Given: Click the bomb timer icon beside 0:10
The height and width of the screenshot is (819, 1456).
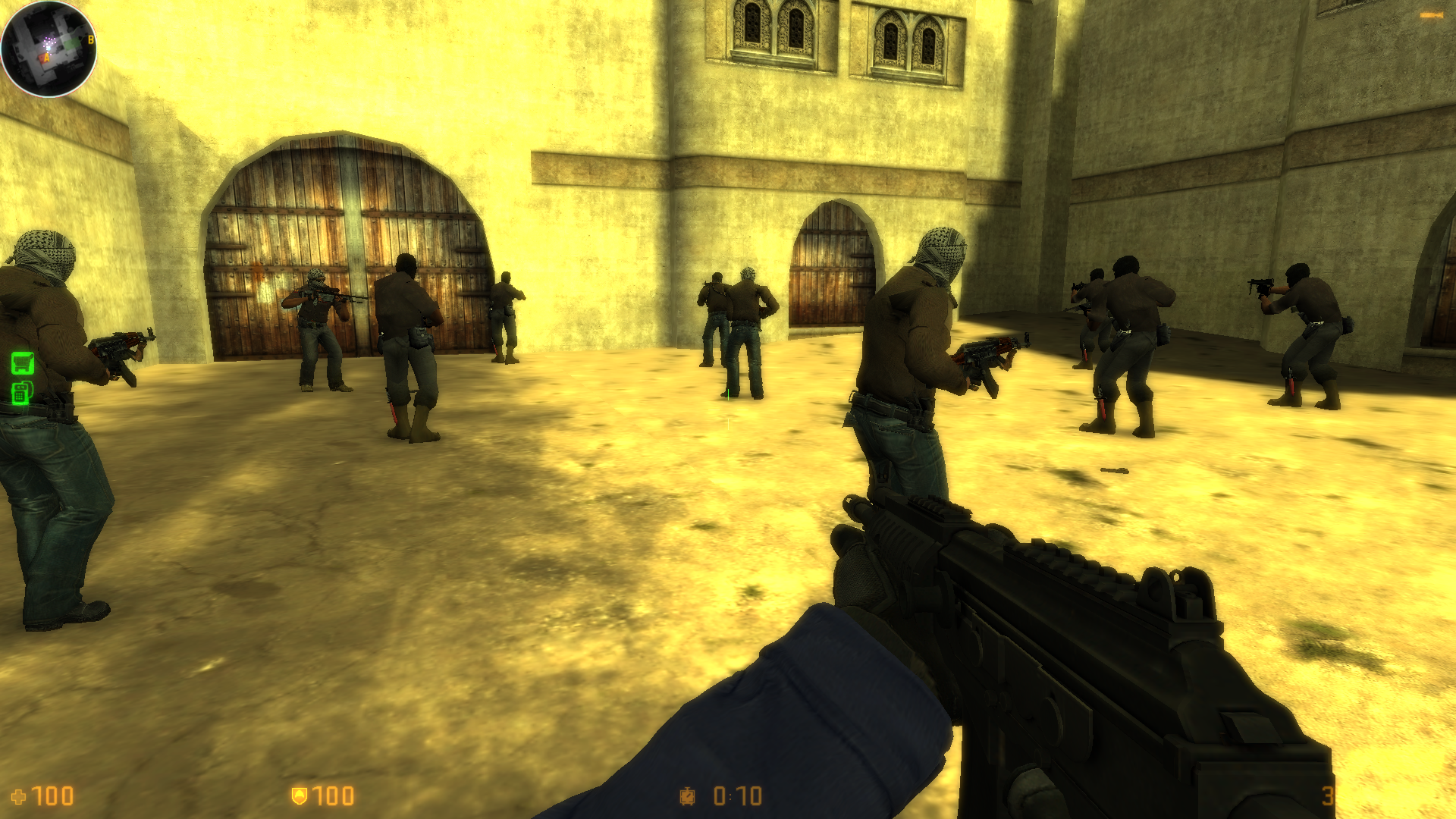Looking at the screenshot, I should 686,796.
